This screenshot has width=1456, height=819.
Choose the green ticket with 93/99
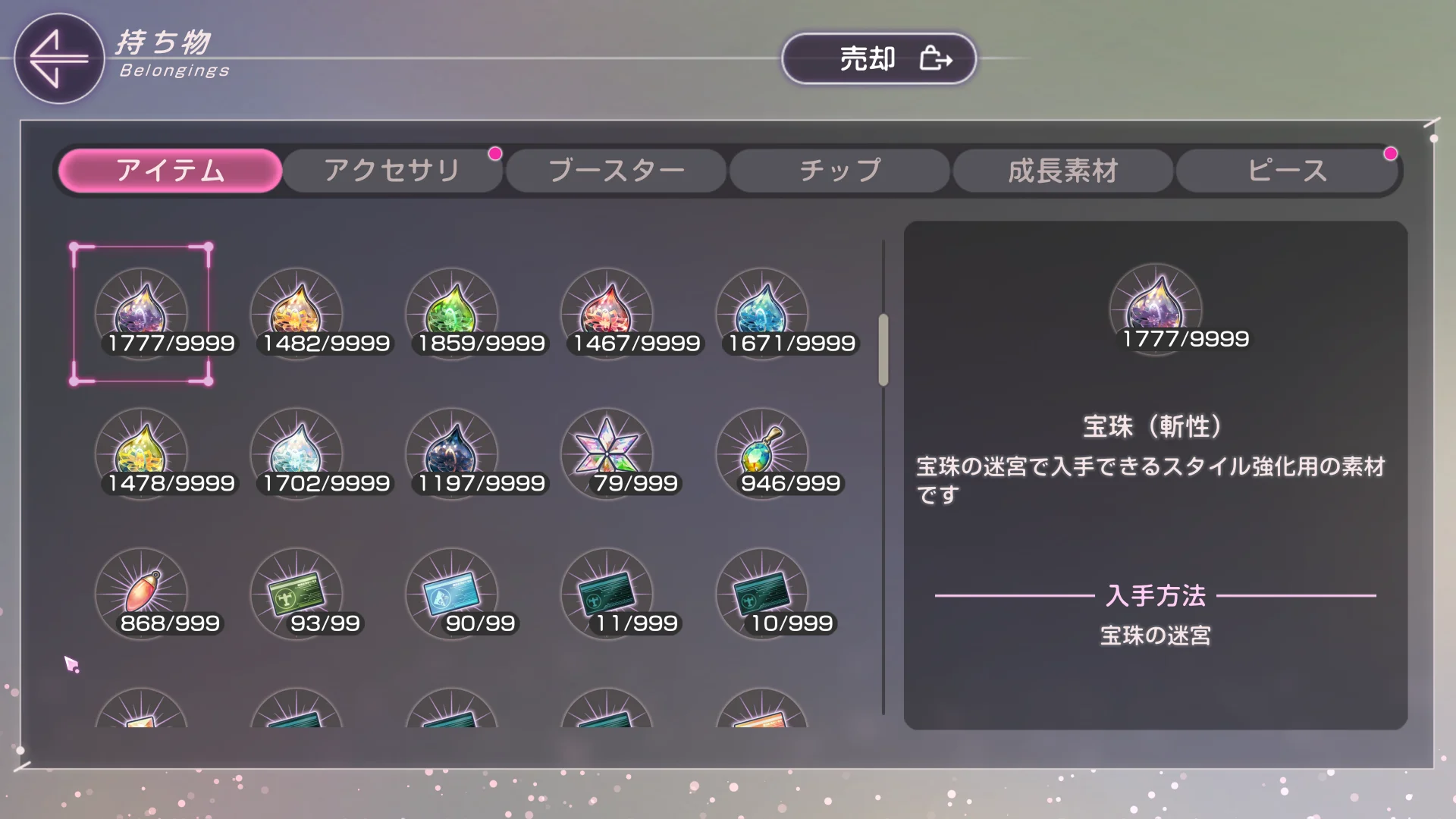297,593
